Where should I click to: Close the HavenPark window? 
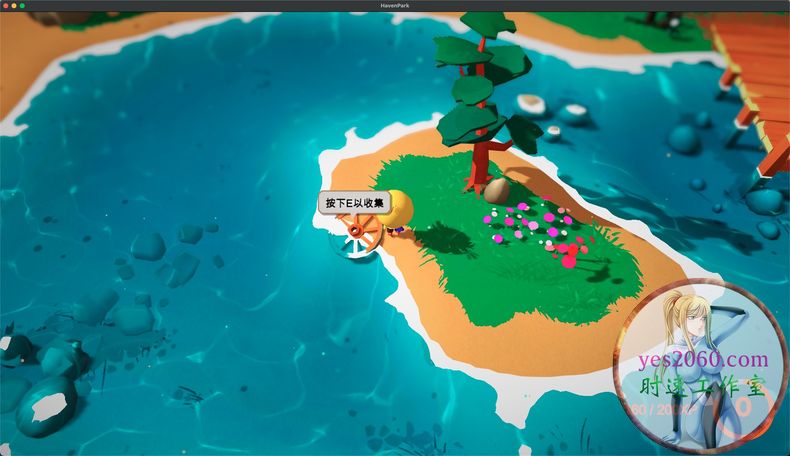(6, 6)
